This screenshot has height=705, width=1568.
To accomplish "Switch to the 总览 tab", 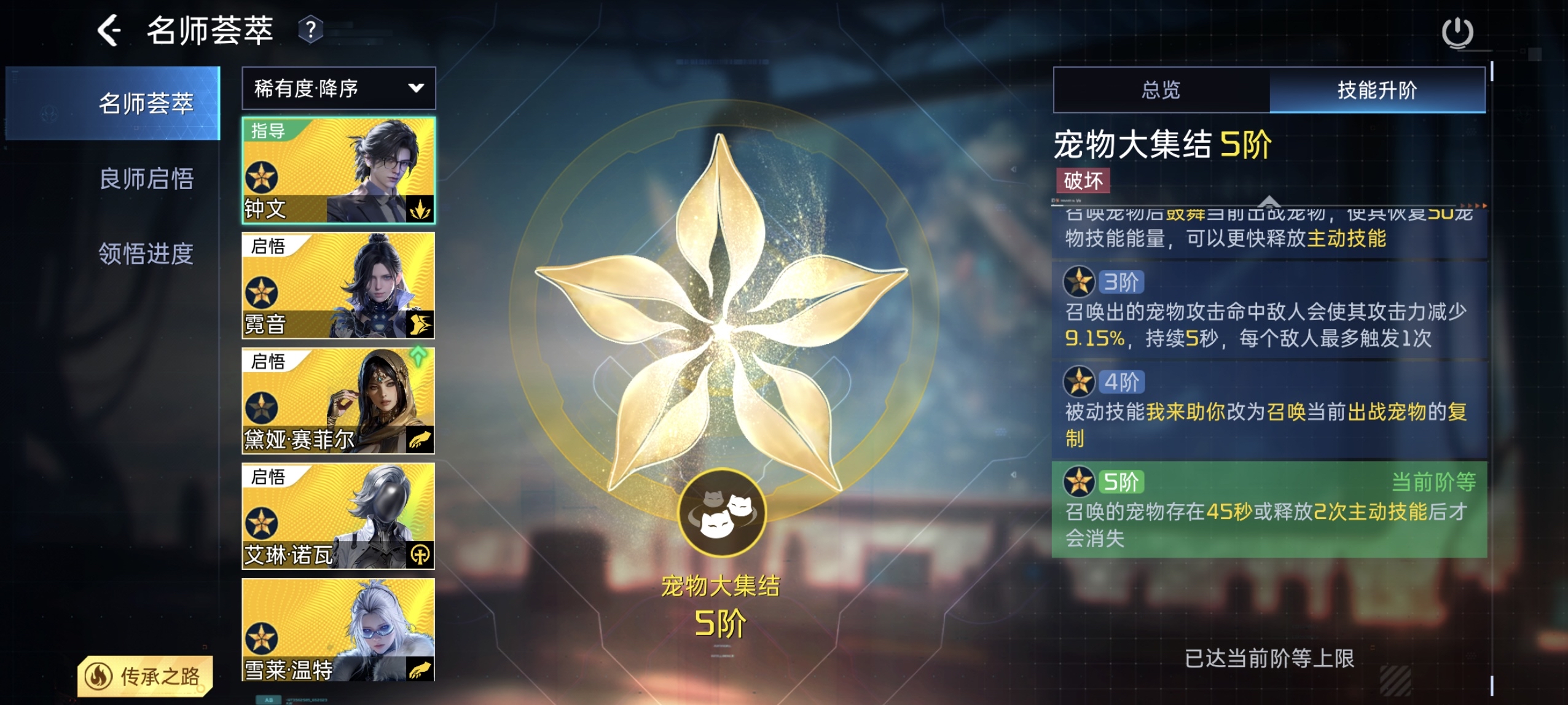I will (x=1161, y=91).
